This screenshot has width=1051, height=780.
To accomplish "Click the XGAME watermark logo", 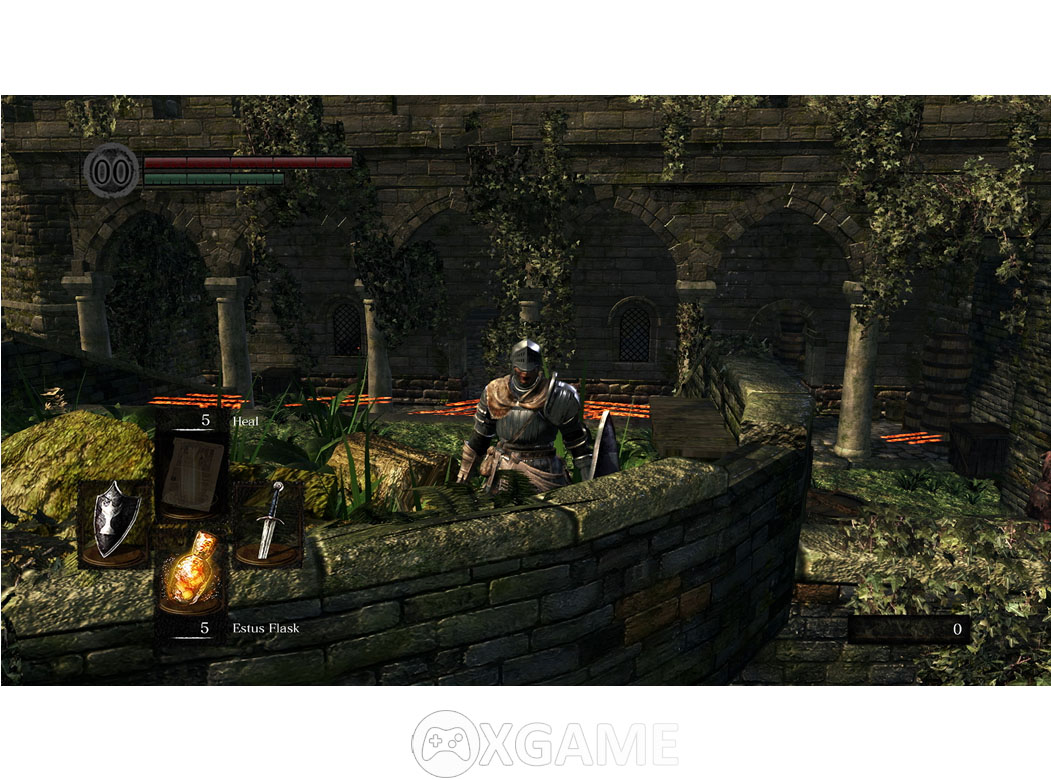I will point(545,743).
